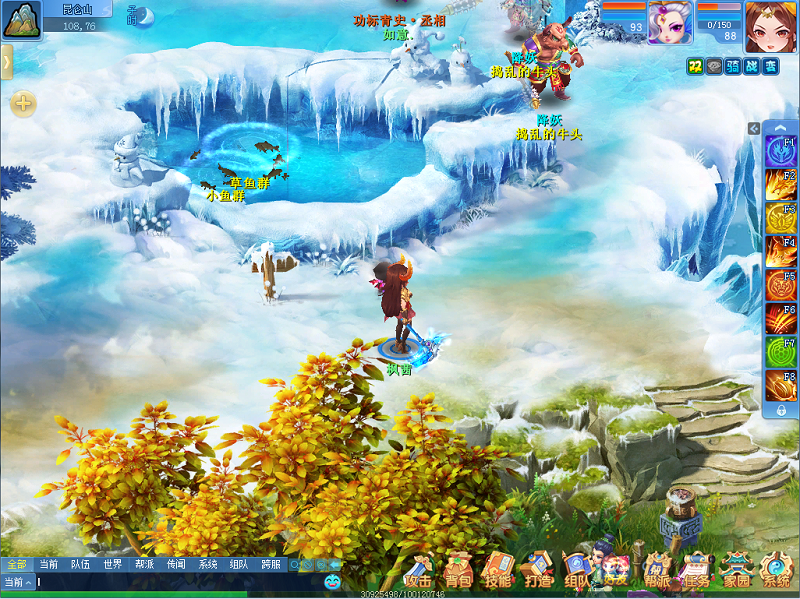Activate the F1 blue flame skill
The image size is (800, 599).
[780, 152]
